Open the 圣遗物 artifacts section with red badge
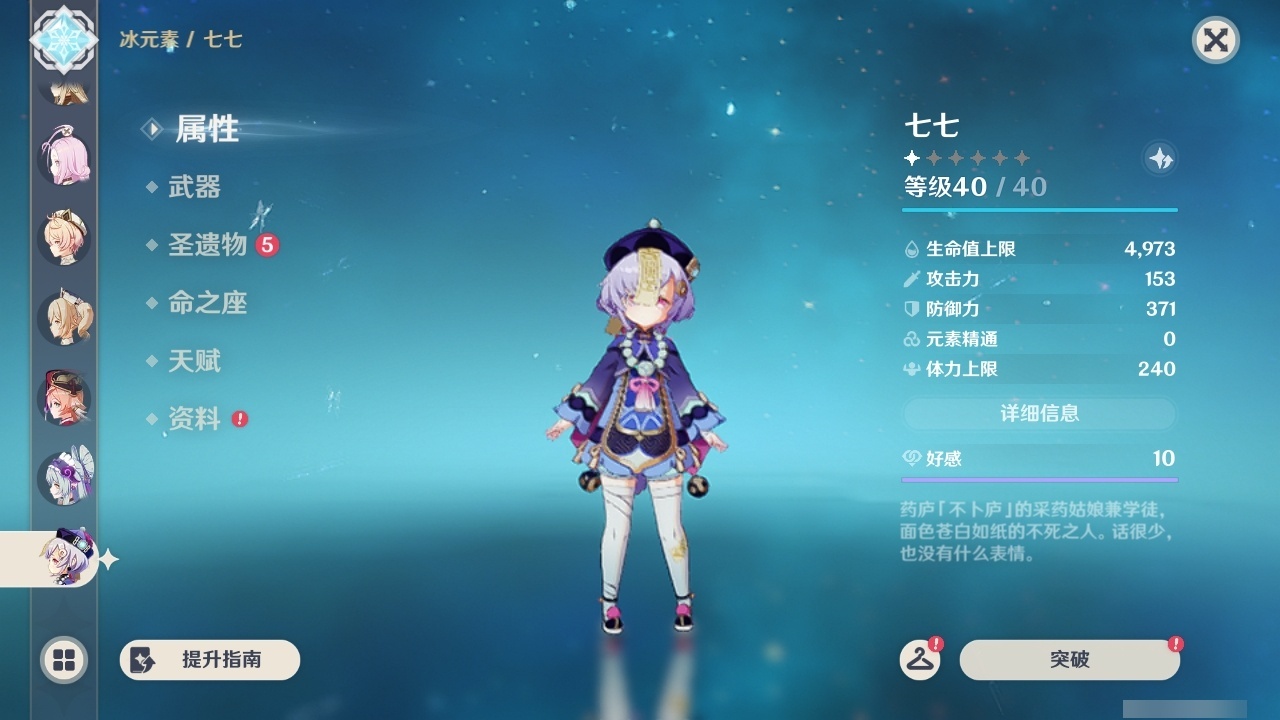This screenshot has height=720, width=1280. pos(207,244)
